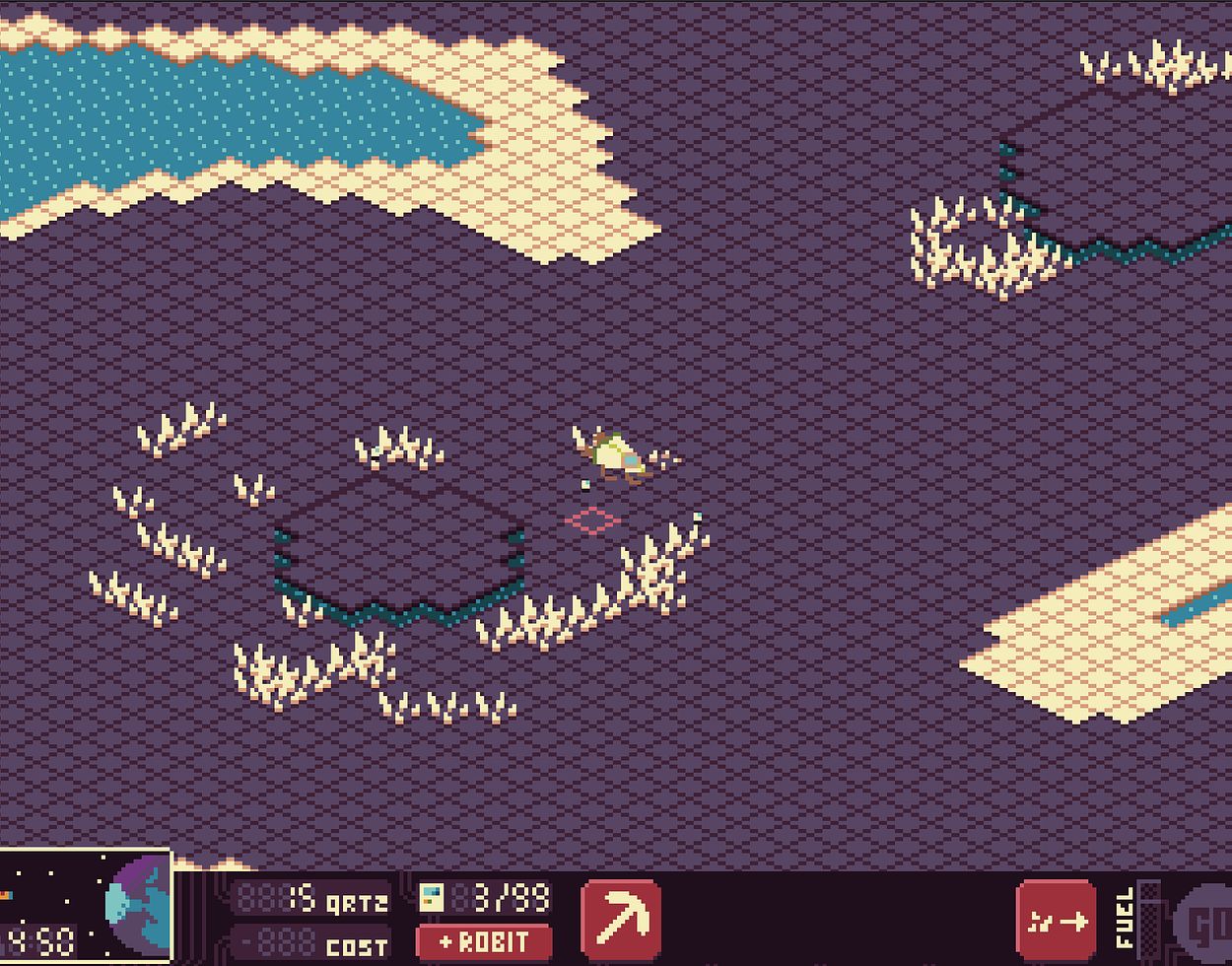1232x966 pixels.
Task: Activate the red arrow move button
Action: 1056,921
